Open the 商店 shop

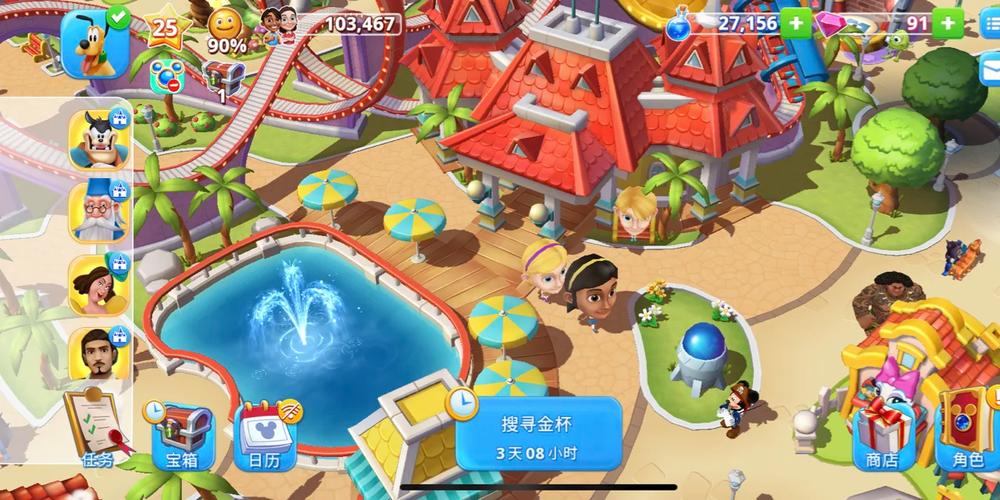[880, 435]
